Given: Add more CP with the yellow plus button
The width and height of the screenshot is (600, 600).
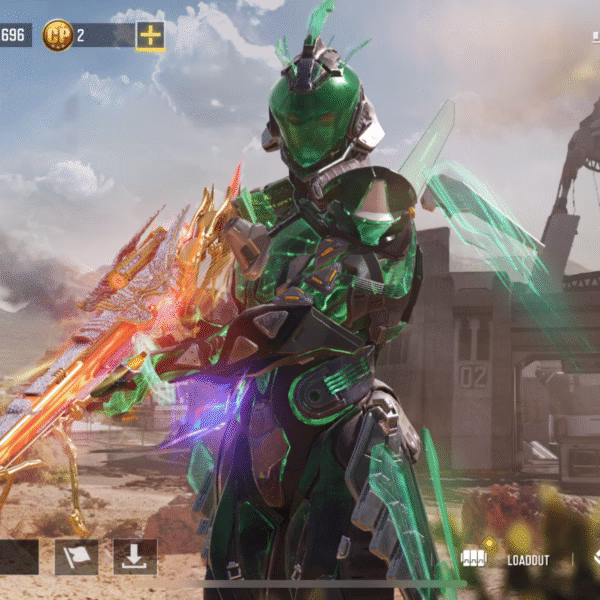Looking at the screenshot, I should (x=150, y=36).
